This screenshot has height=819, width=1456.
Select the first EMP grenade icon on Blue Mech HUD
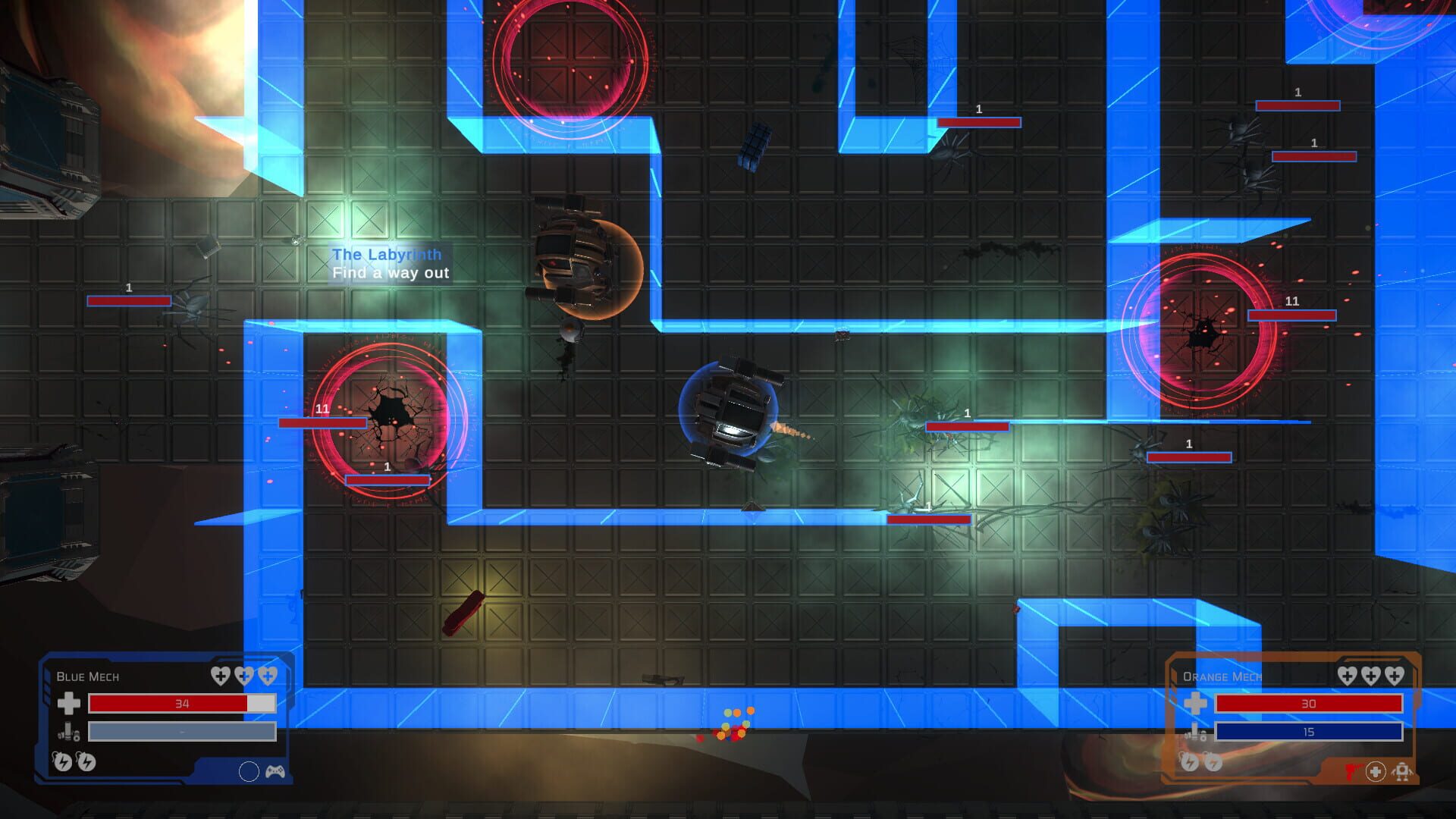[63, 763]
